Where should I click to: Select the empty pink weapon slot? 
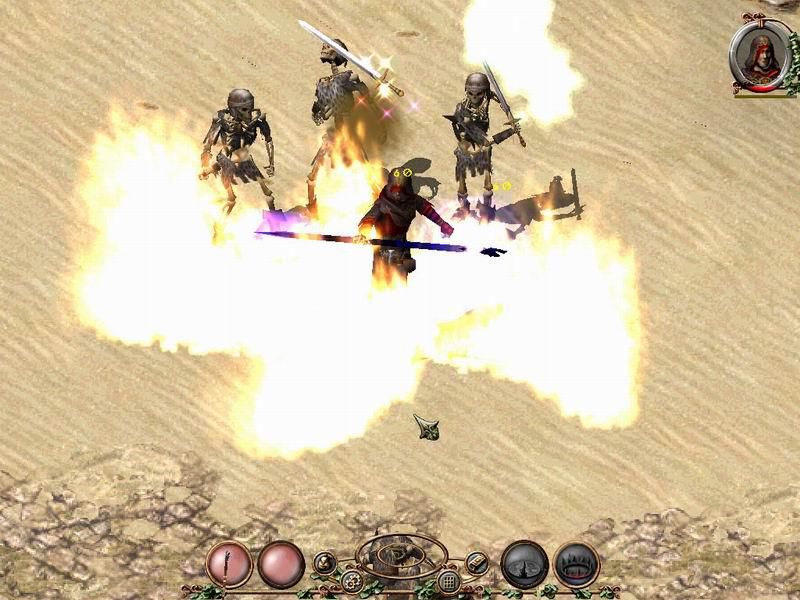(x=281, y=564)
